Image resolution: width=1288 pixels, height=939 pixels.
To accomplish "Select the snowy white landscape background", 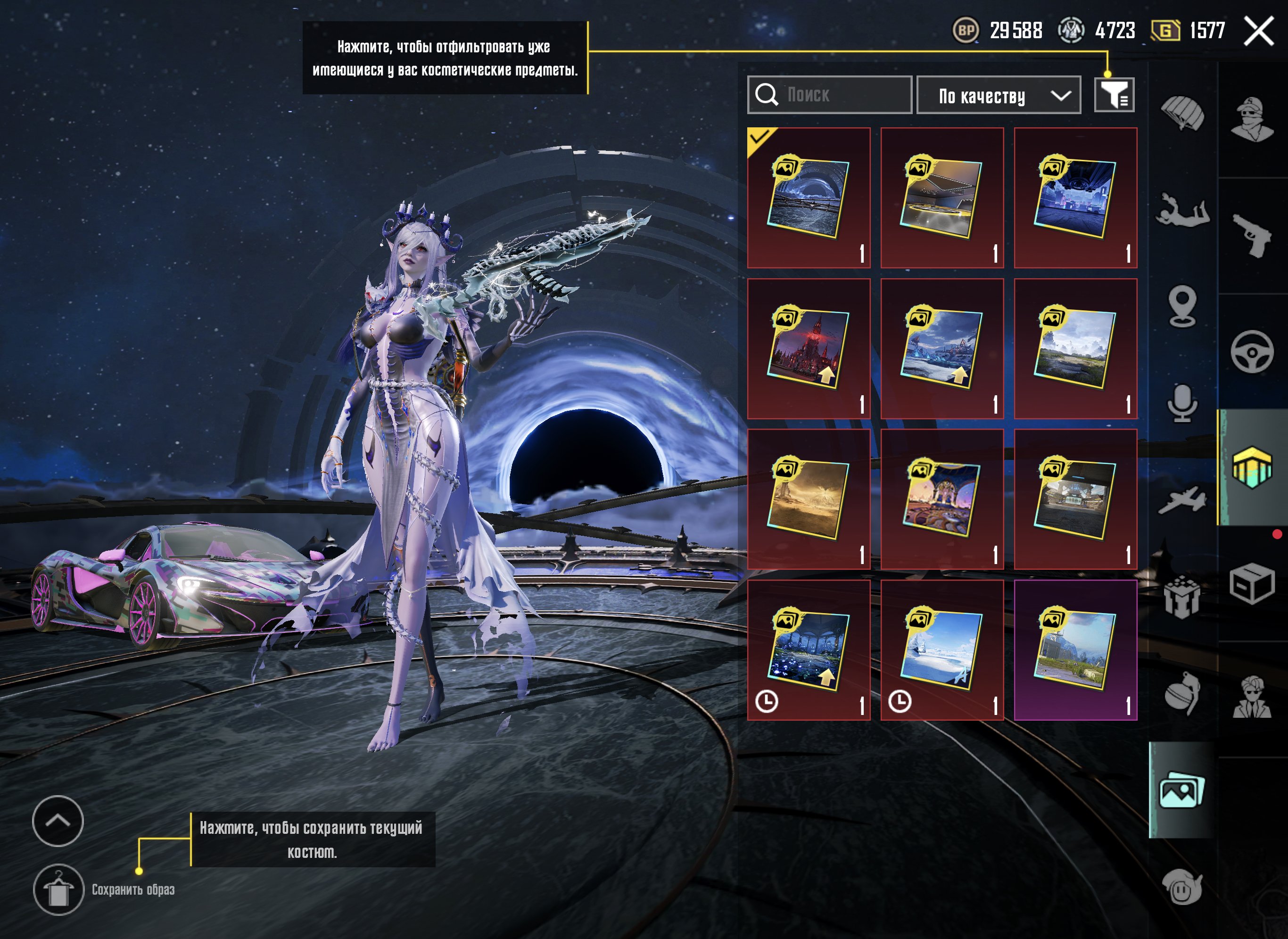I will coord(942,650).
